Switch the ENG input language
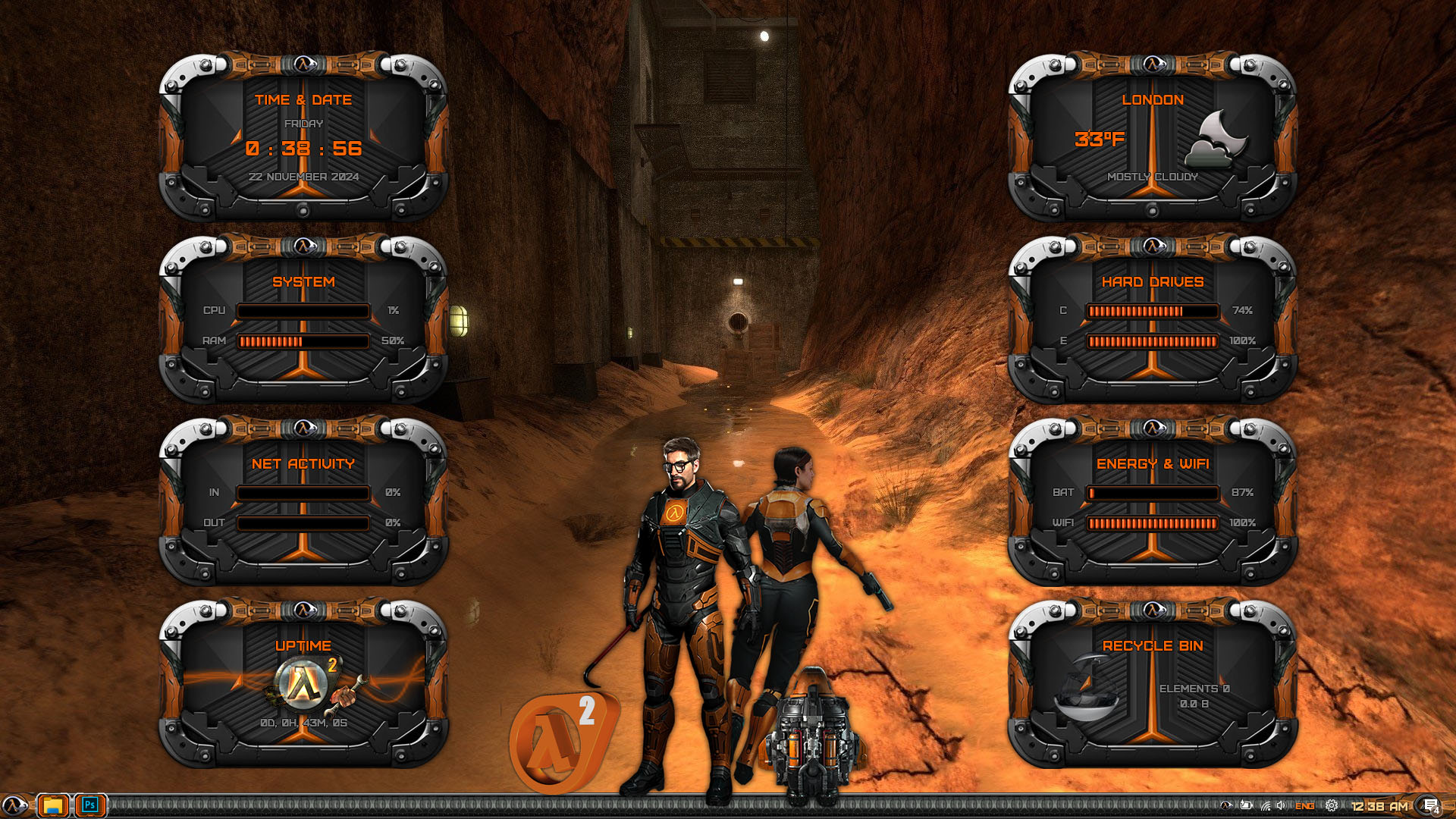The width and height of the screenshot is (1456, 819). pyautogui.click(x=1304, y=806)
